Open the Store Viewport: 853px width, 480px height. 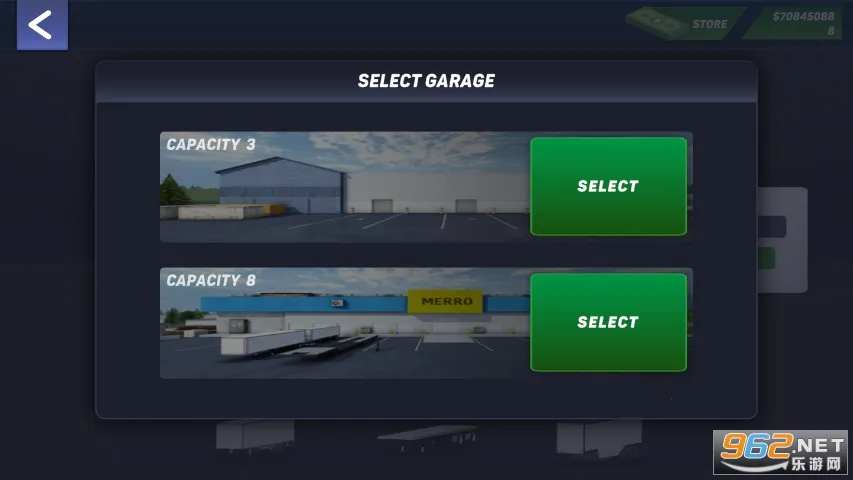click(688, 23)
